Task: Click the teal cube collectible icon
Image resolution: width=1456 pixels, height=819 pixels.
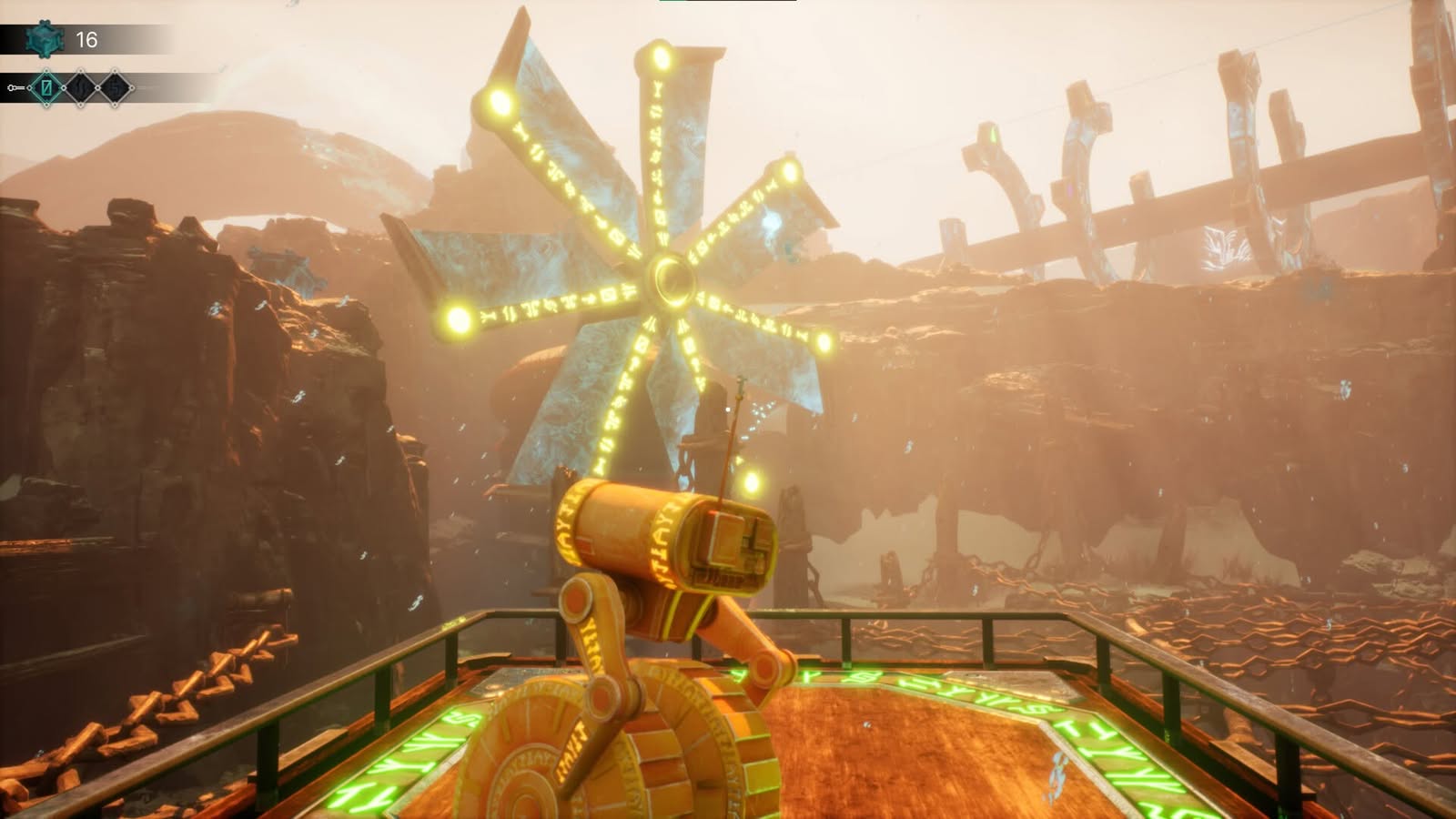Action: coord(42,39)
